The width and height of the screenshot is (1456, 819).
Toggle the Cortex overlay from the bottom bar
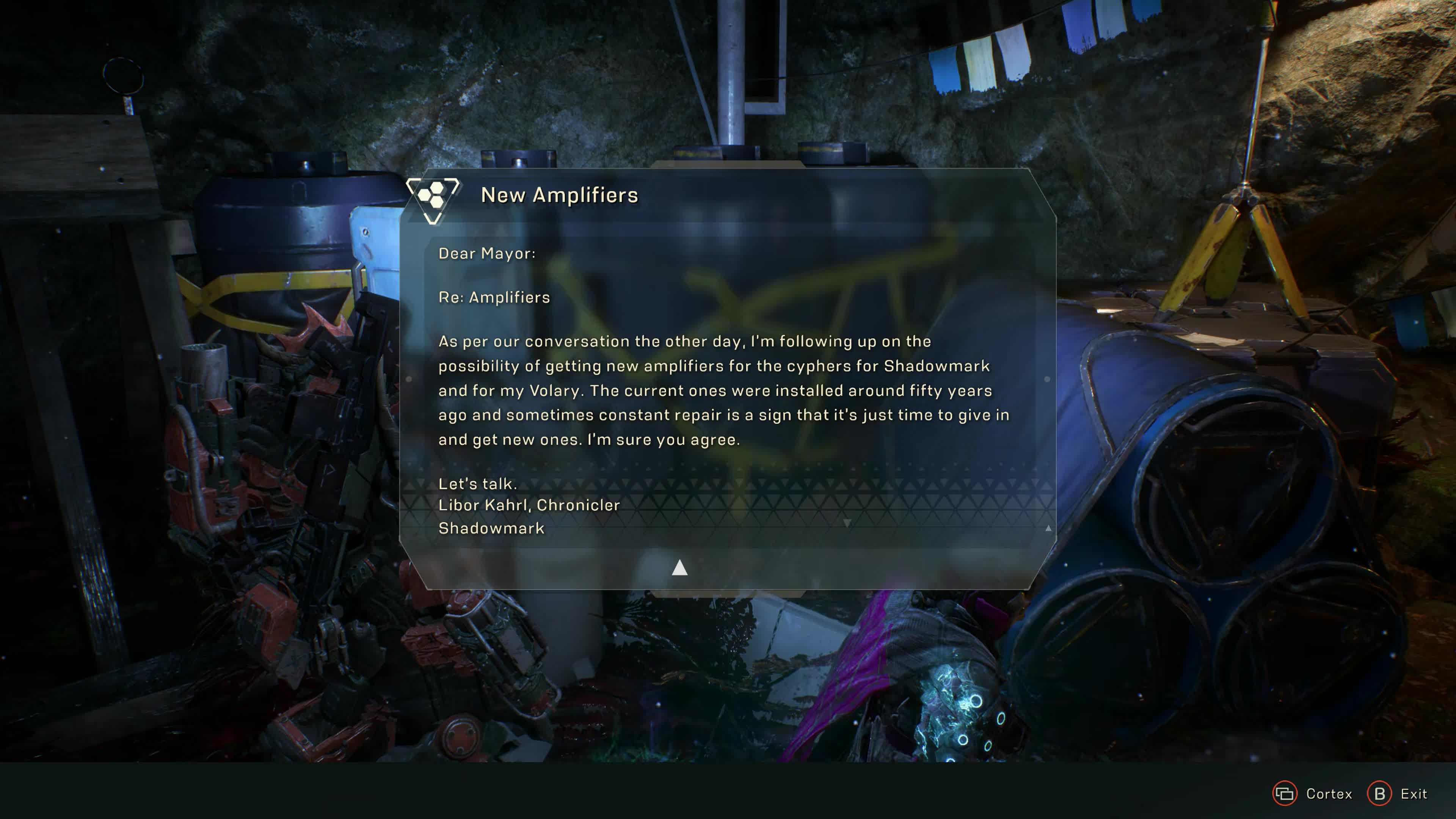1285,794
